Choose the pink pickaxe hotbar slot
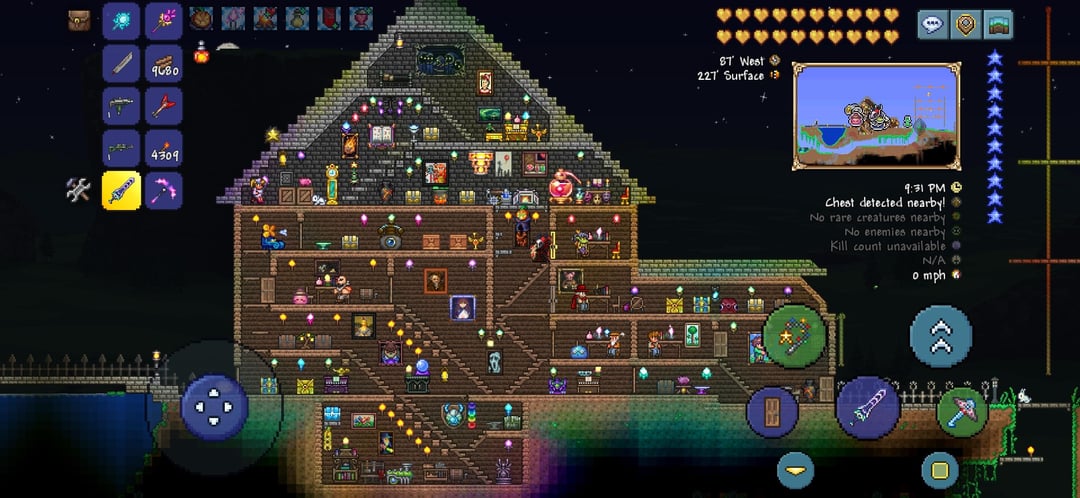The width and height of the screenshot is (1080, 498). pyautogui.click(x=164, y=190)
